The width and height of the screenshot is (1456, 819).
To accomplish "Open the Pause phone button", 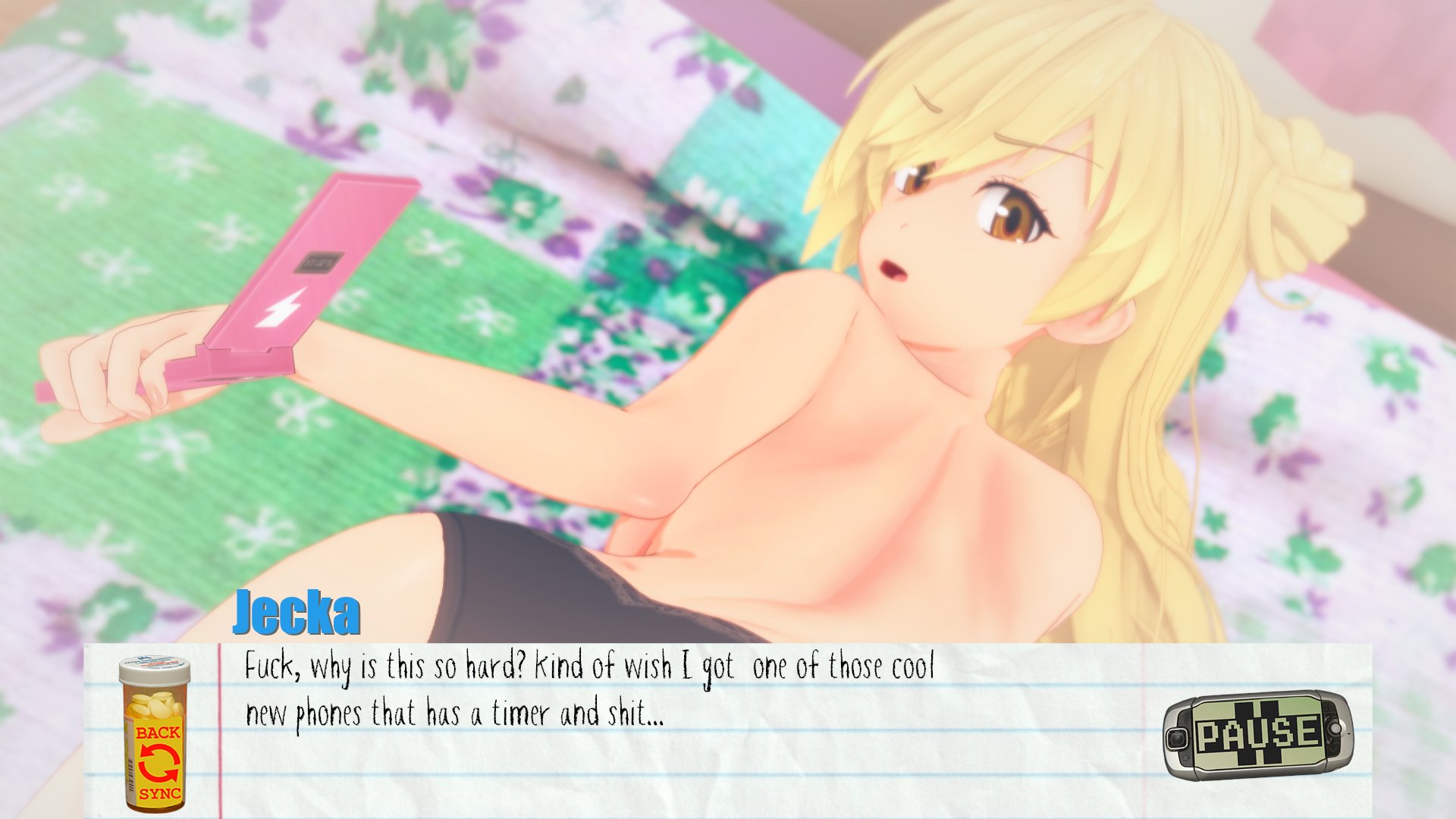I will click(1257, 735).
